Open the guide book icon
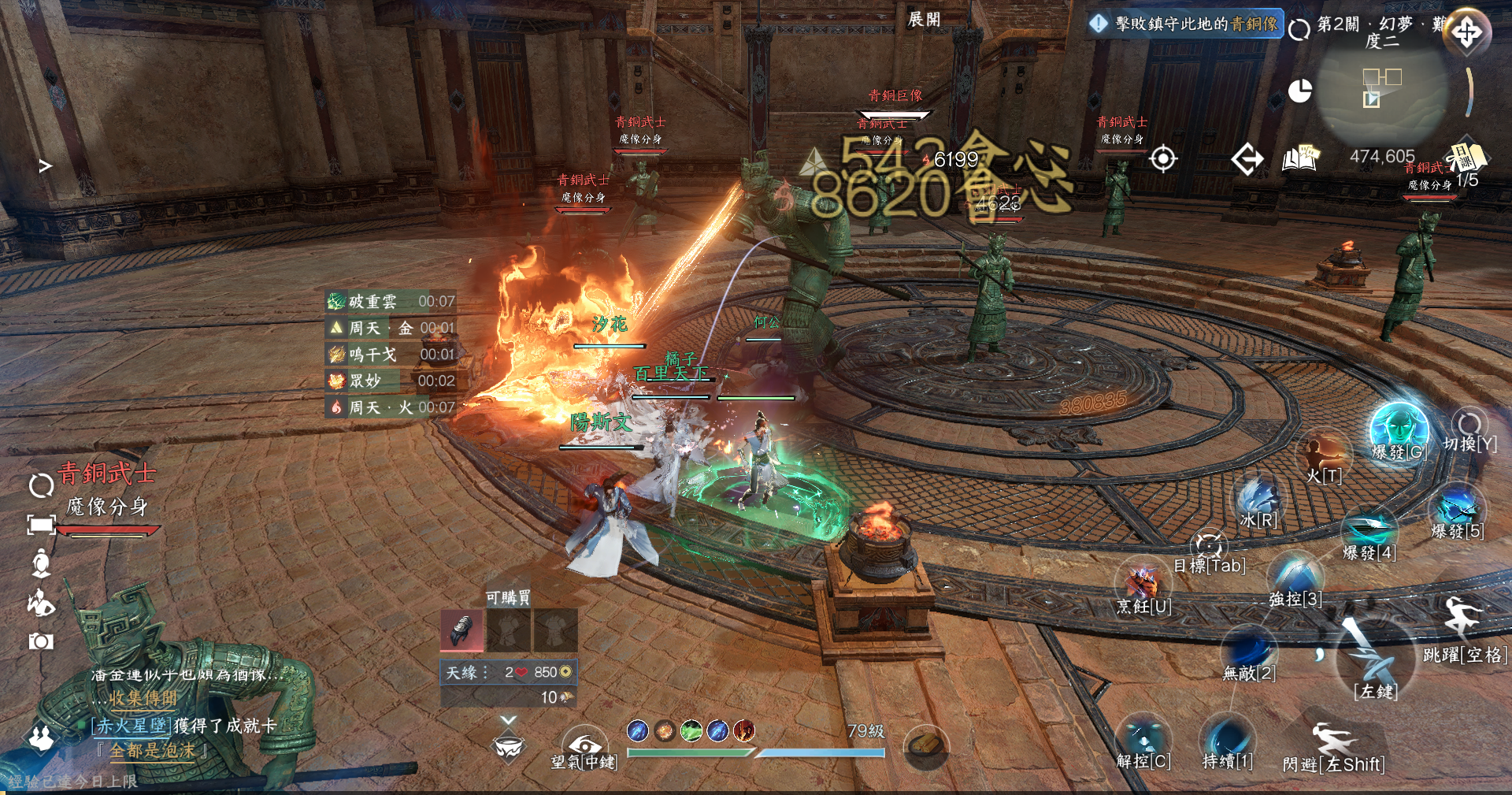 (x=1300, y=158)
